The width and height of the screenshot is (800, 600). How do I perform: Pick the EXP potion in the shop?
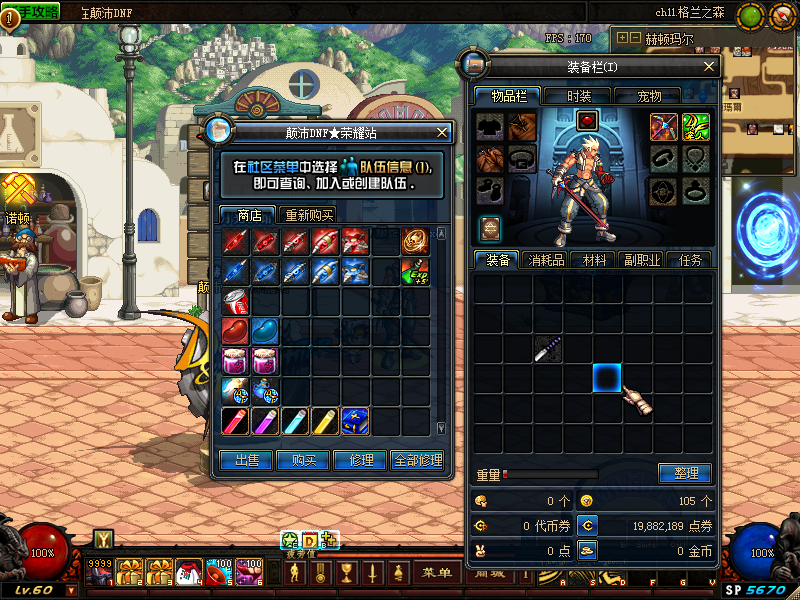tap(415, 271)
